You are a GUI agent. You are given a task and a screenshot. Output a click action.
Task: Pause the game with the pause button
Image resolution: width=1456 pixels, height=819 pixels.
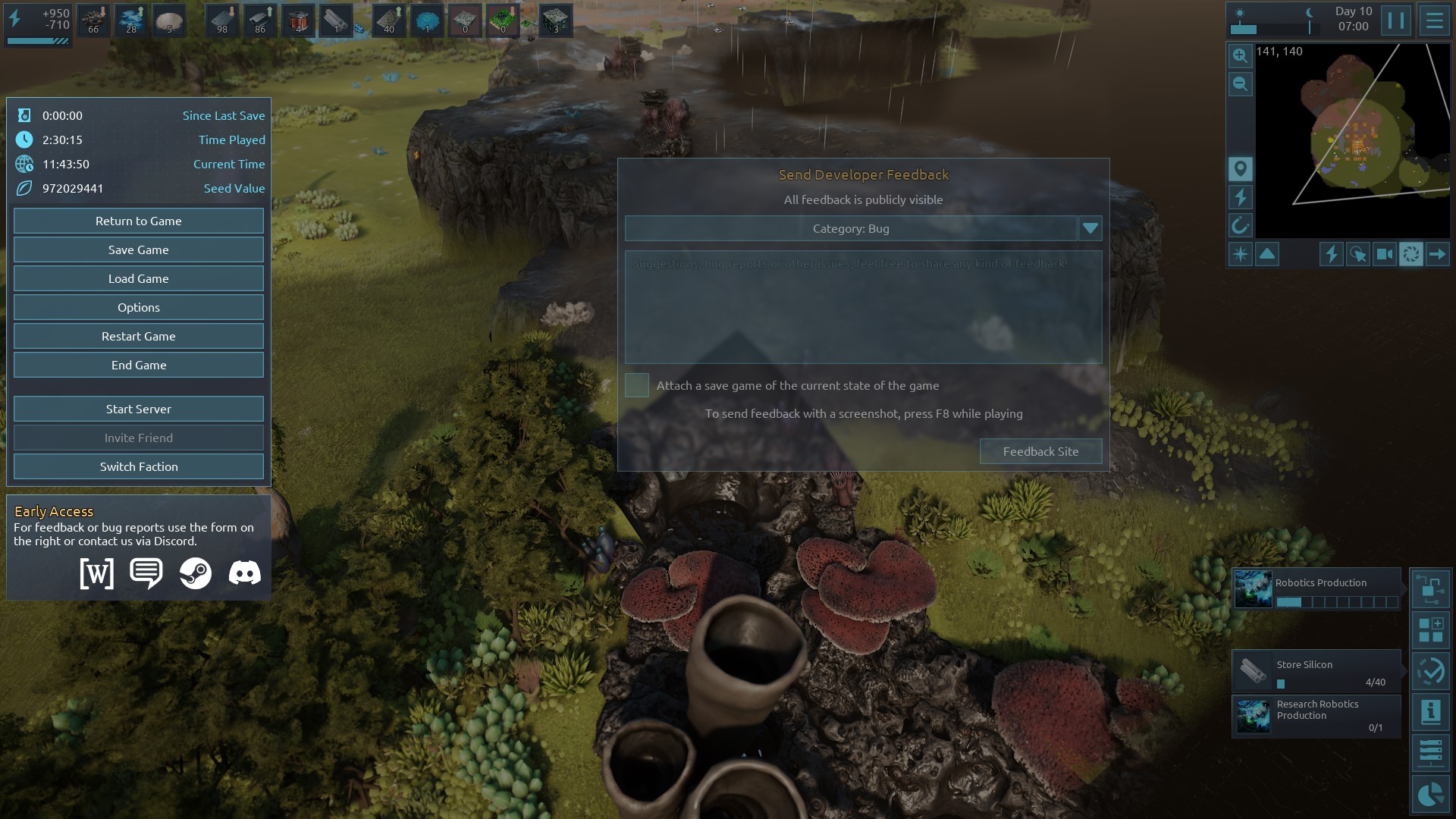point(1395,20)
